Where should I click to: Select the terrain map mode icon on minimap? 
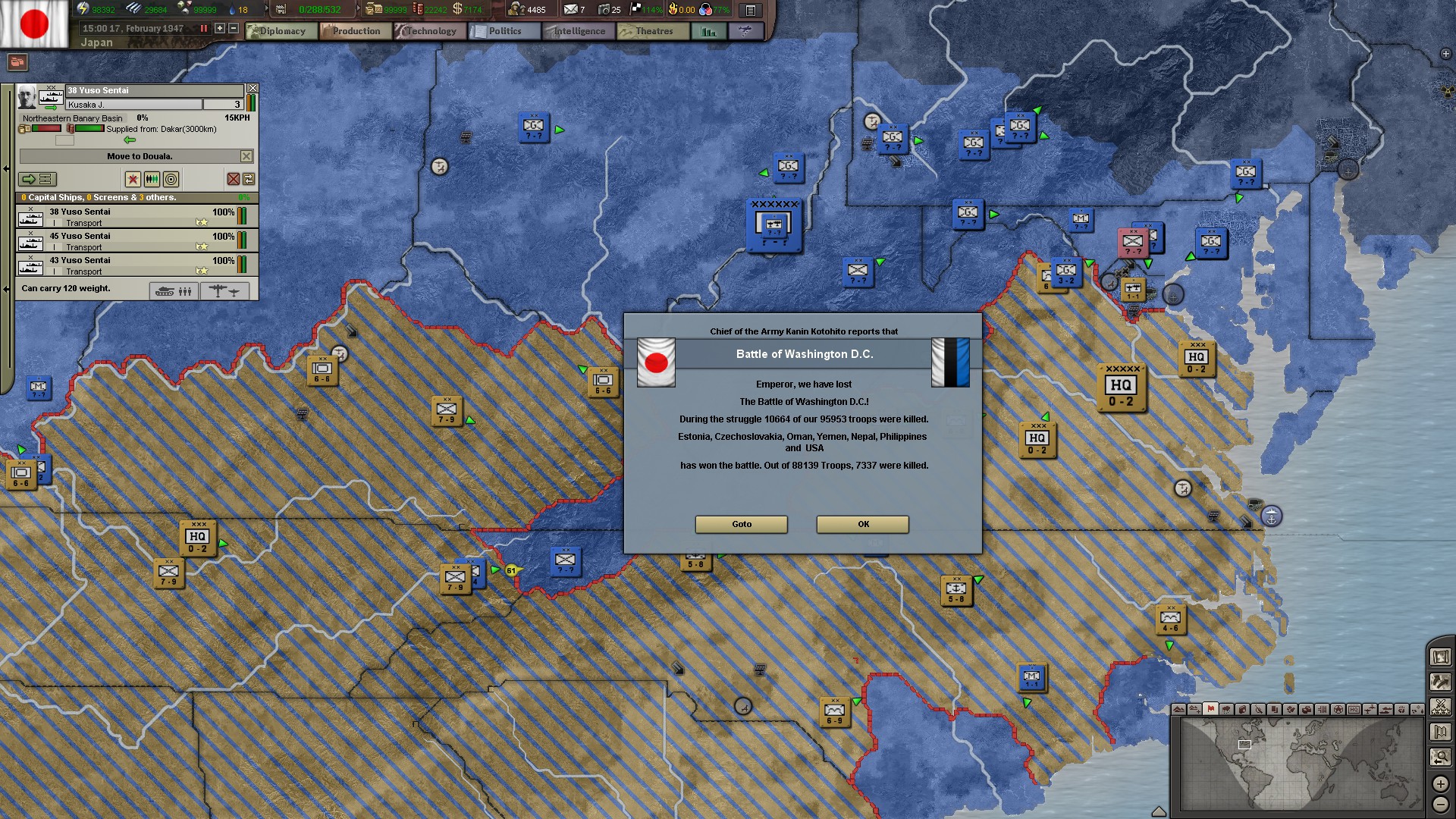[1178, 711]
